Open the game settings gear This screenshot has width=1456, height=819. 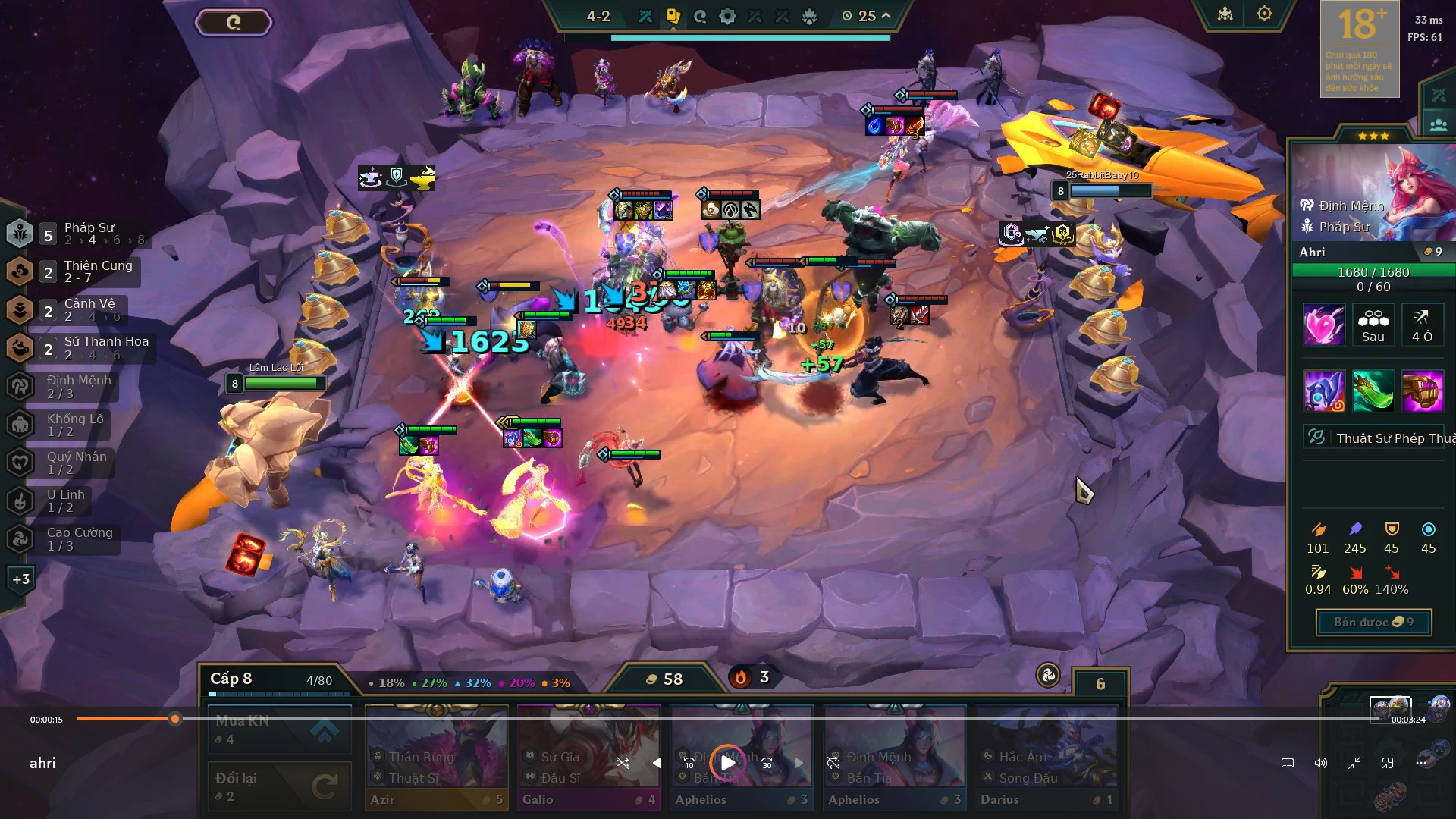tap(1264, 14)
